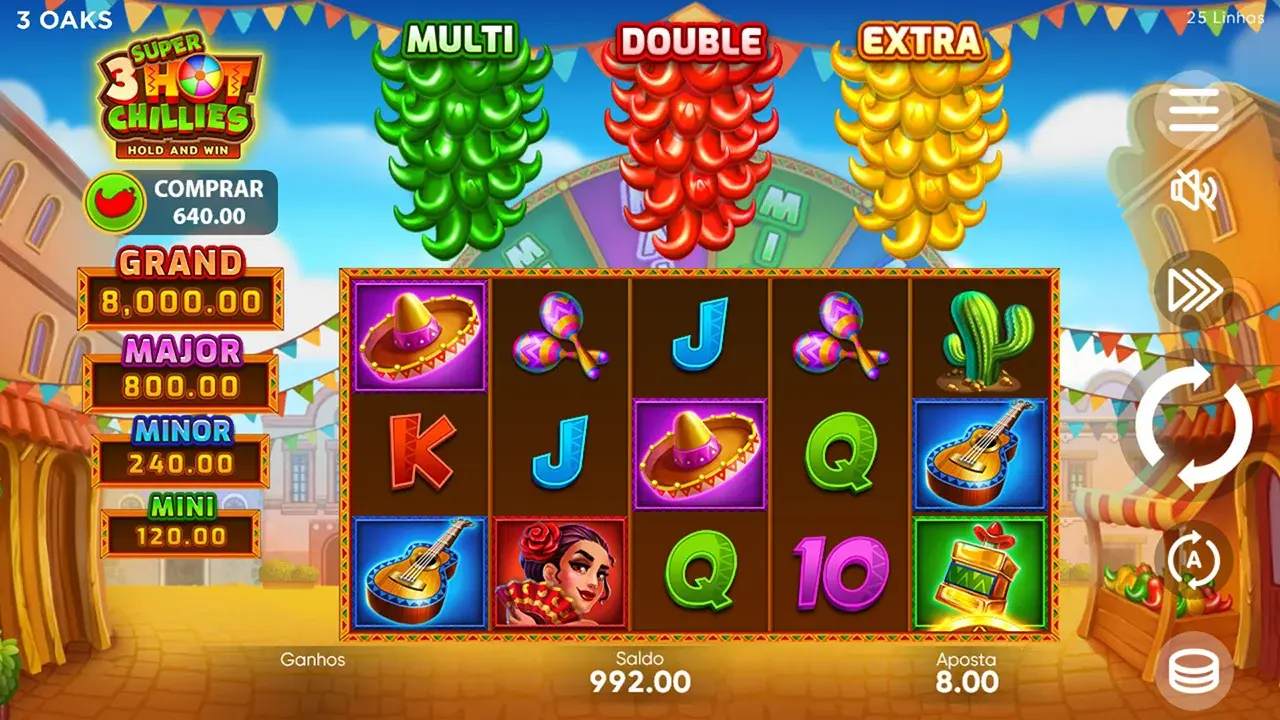Toggle the muted sound speaker icon
Viewport: 1280px width, 720px height.
coord(1193,190)
